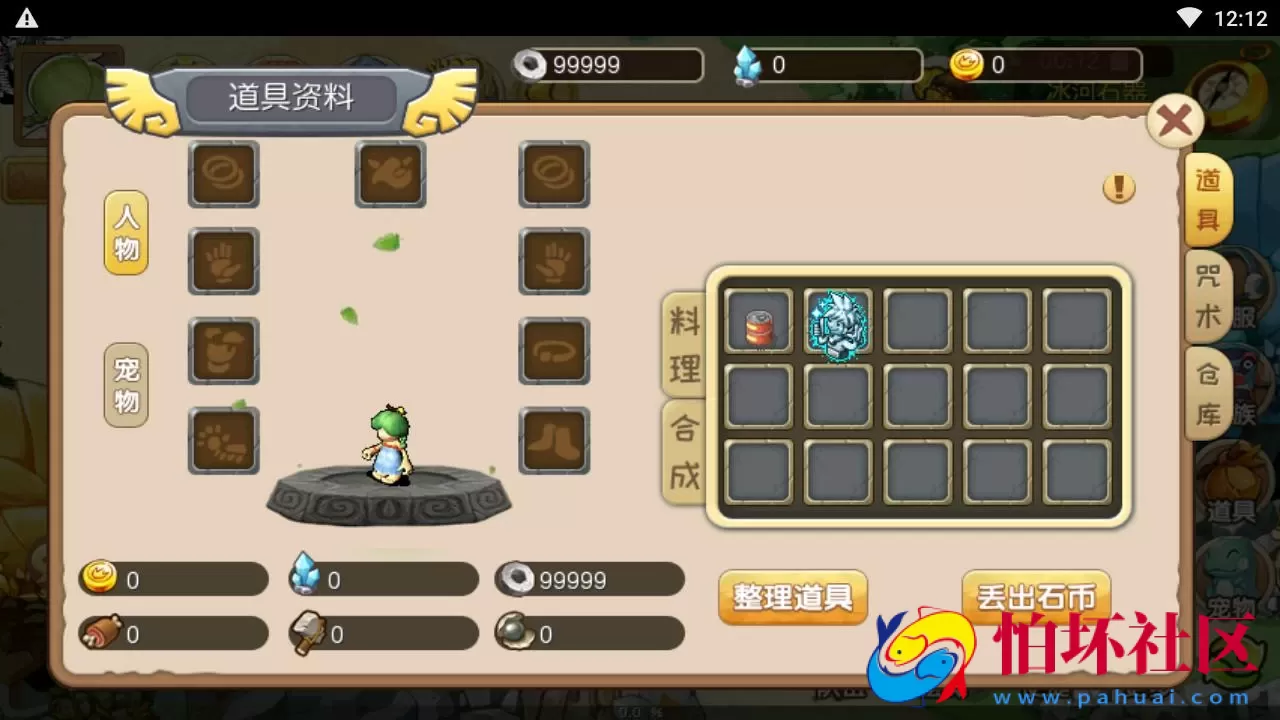This screenshot has height=720, width=1280.
Task: Click the stone coin icon in the top bar
Action: point(528,65)
